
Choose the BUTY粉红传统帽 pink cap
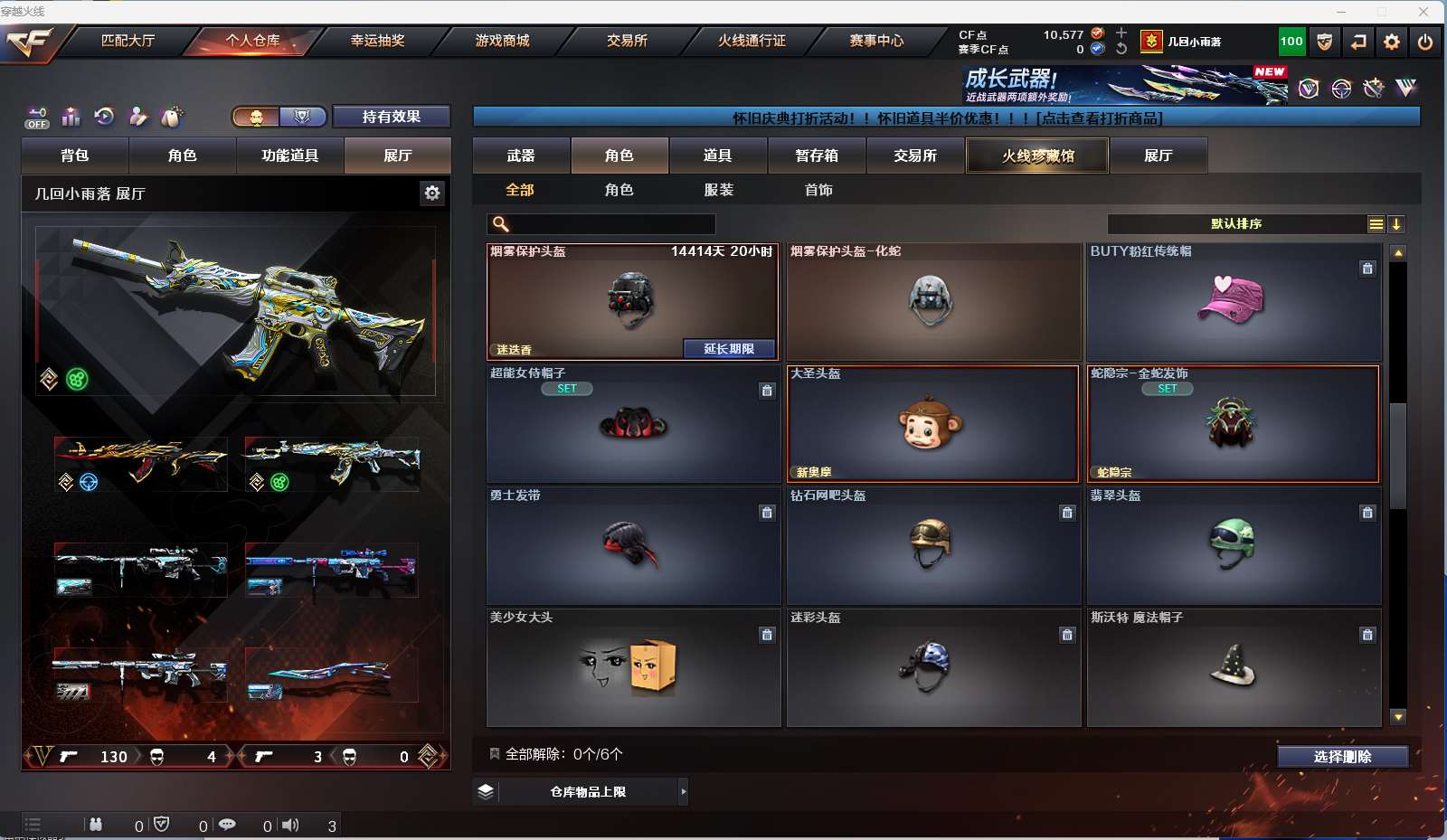click(x=1233, y=301)
